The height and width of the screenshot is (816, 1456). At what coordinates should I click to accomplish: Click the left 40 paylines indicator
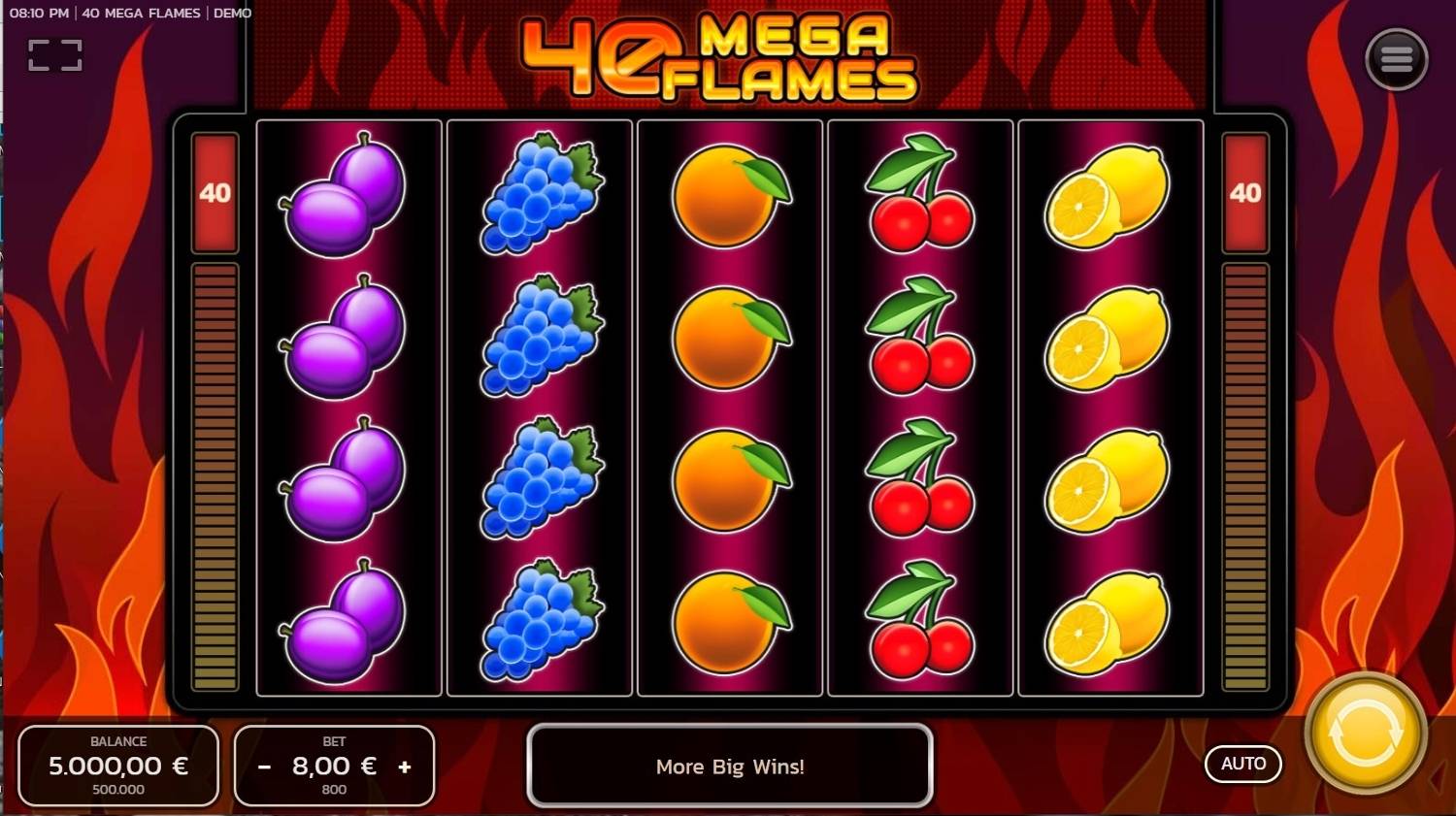(214, 194)
